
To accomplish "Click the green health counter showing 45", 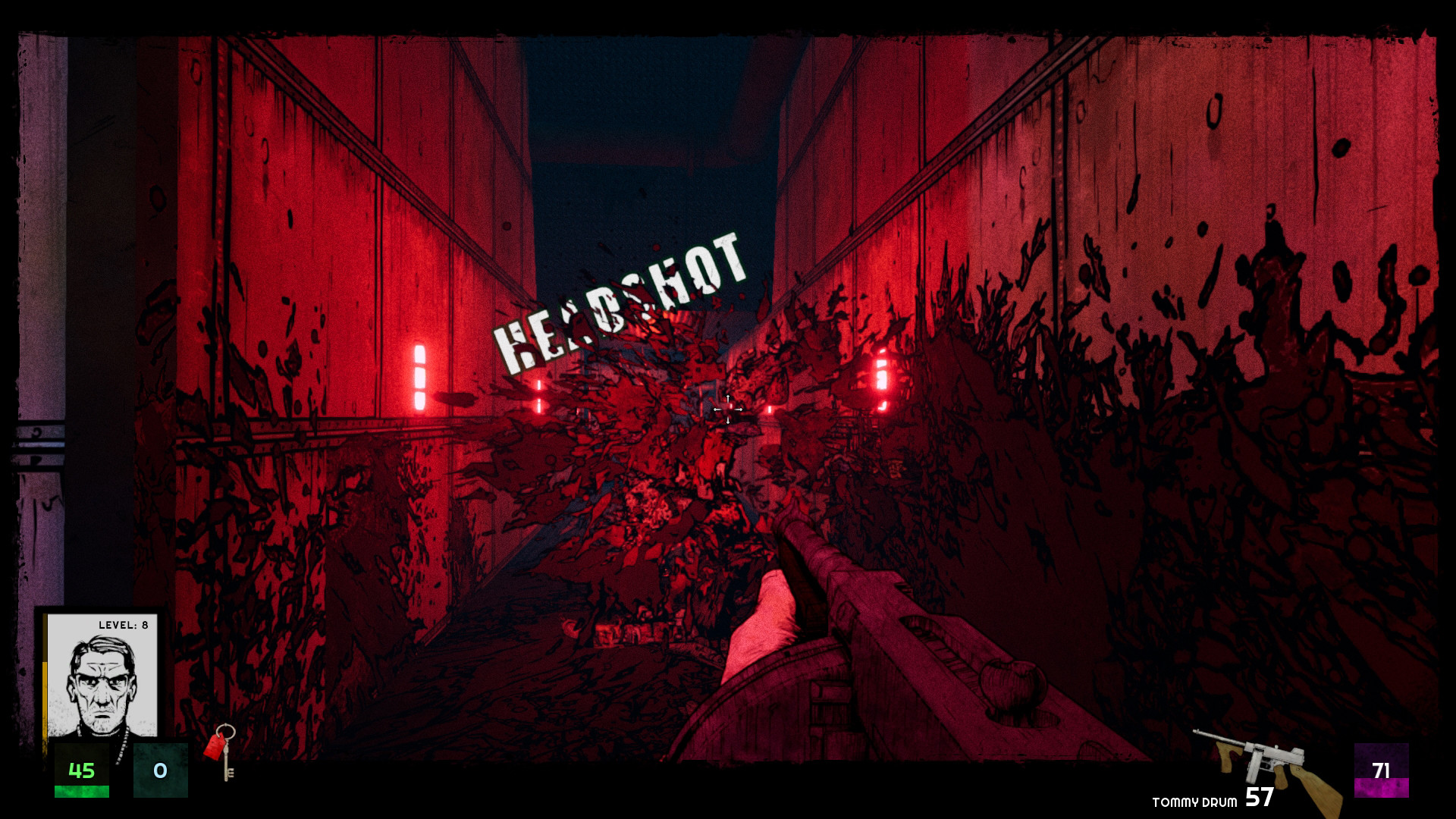I will pos(83,771).
